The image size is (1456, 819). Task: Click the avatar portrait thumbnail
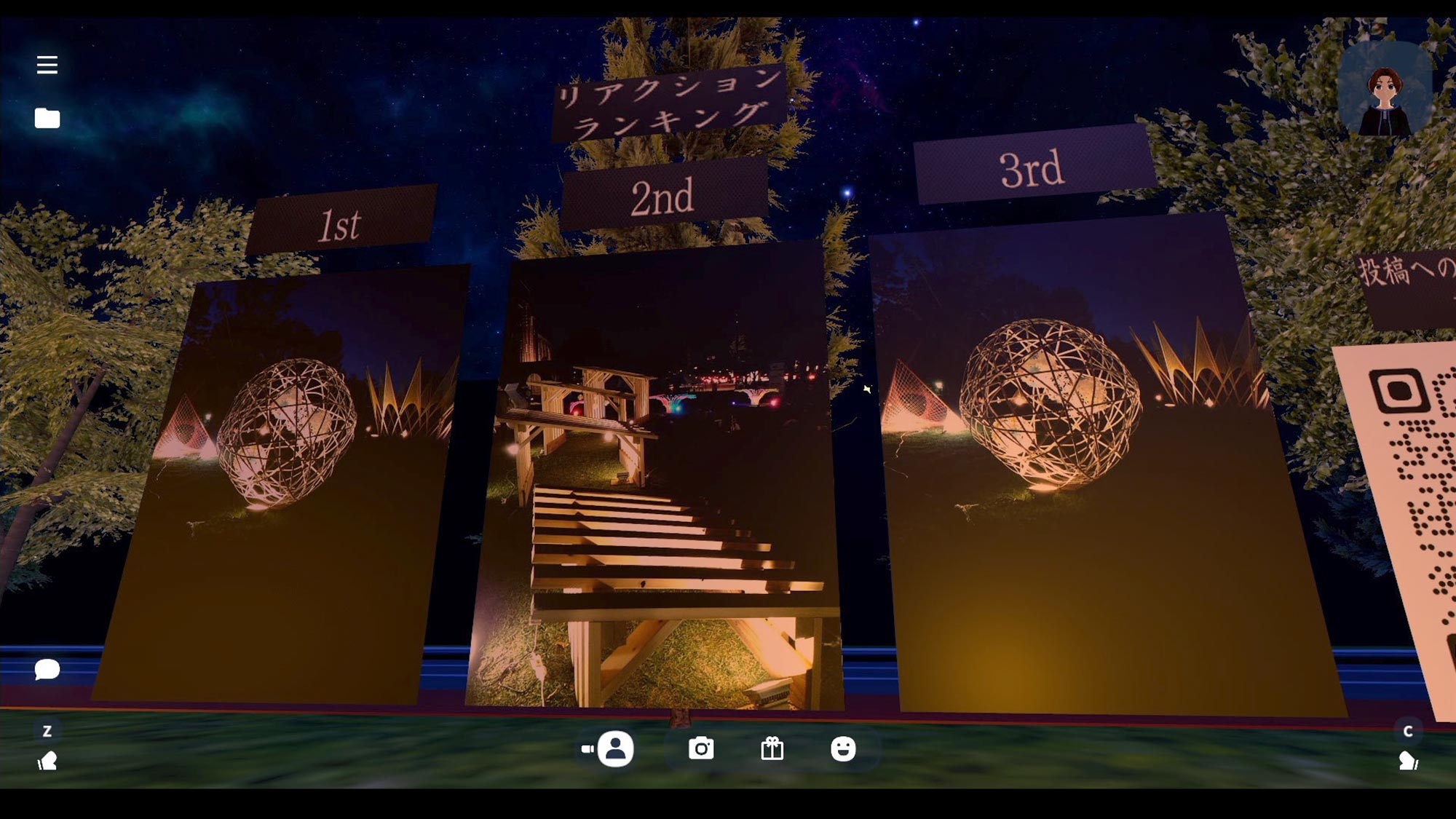1384,90
